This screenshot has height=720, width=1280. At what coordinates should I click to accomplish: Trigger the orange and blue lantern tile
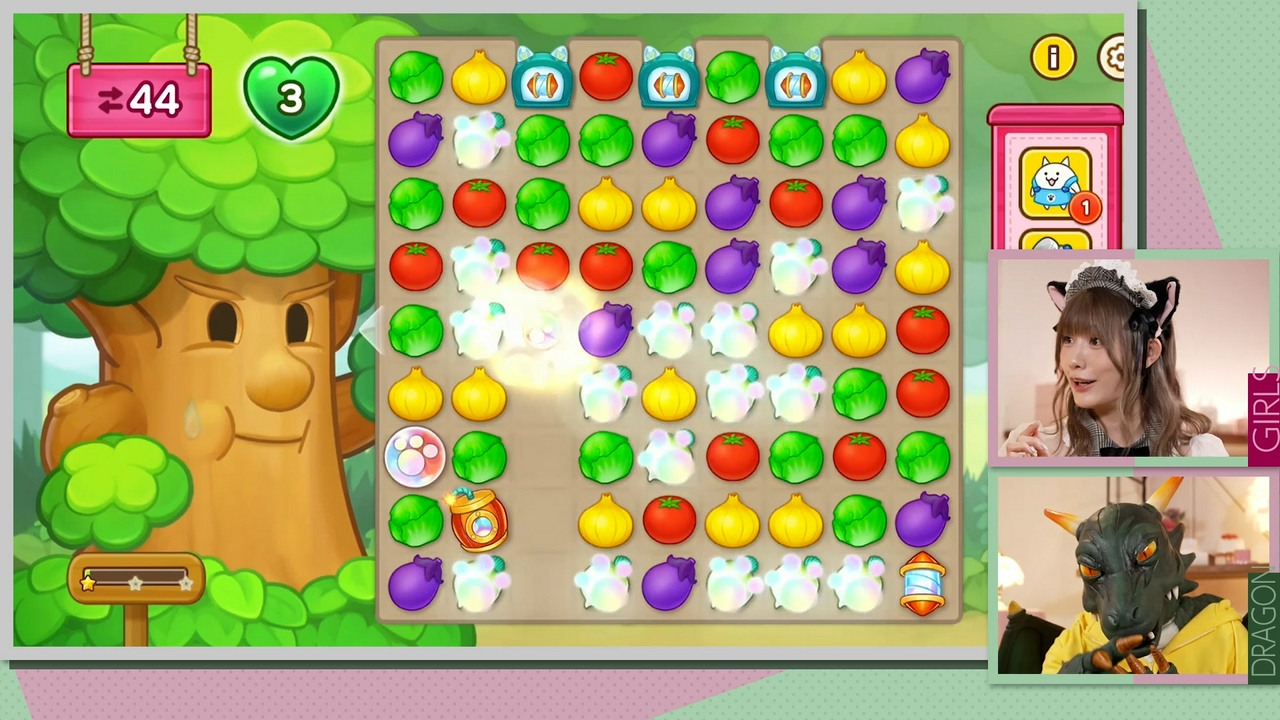pyautogui.click(x=922, y=583)
